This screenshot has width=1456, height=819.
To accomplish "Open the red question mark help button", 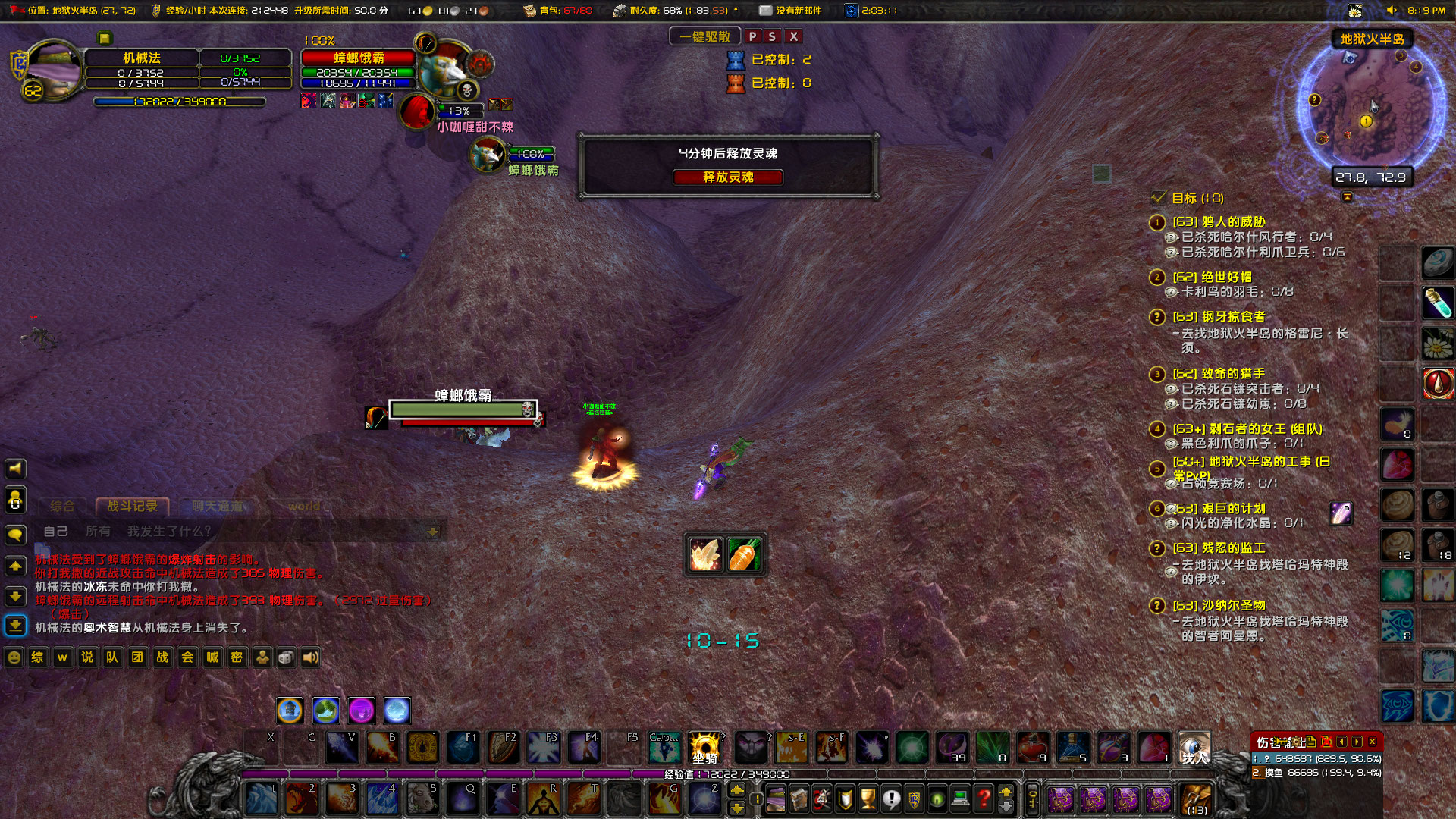I will [984, 799].
